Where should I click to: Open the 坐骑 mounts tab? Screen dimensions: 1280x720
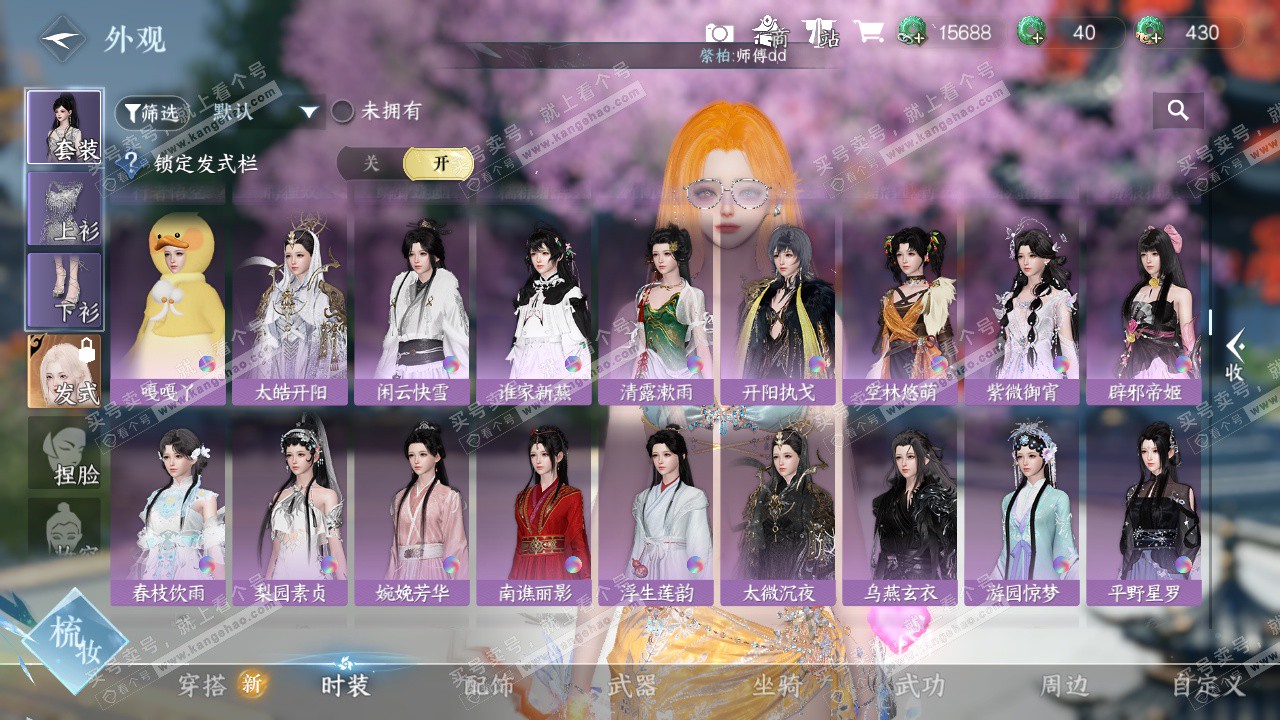coord(778,686)
